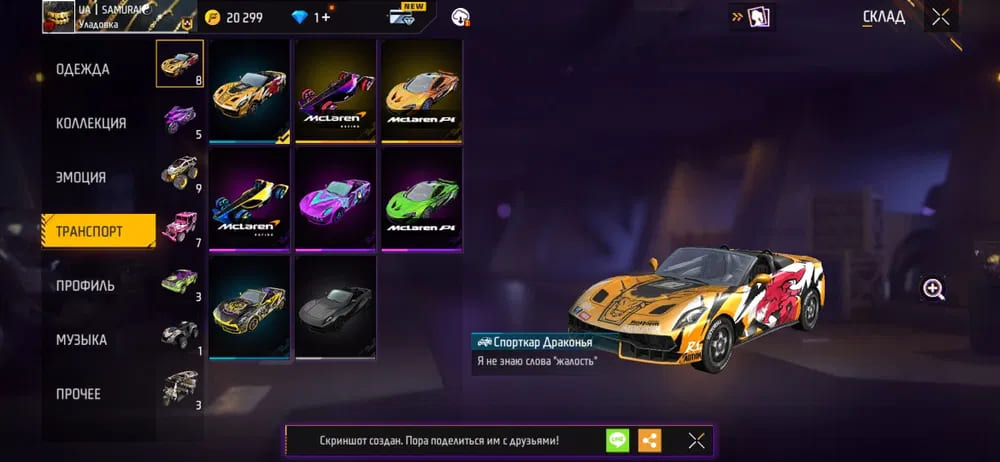The height and width of the screenshot is (462, 1000).
Task: Select the monster truck vehicle subcategory
Action: tap(181, 172)
